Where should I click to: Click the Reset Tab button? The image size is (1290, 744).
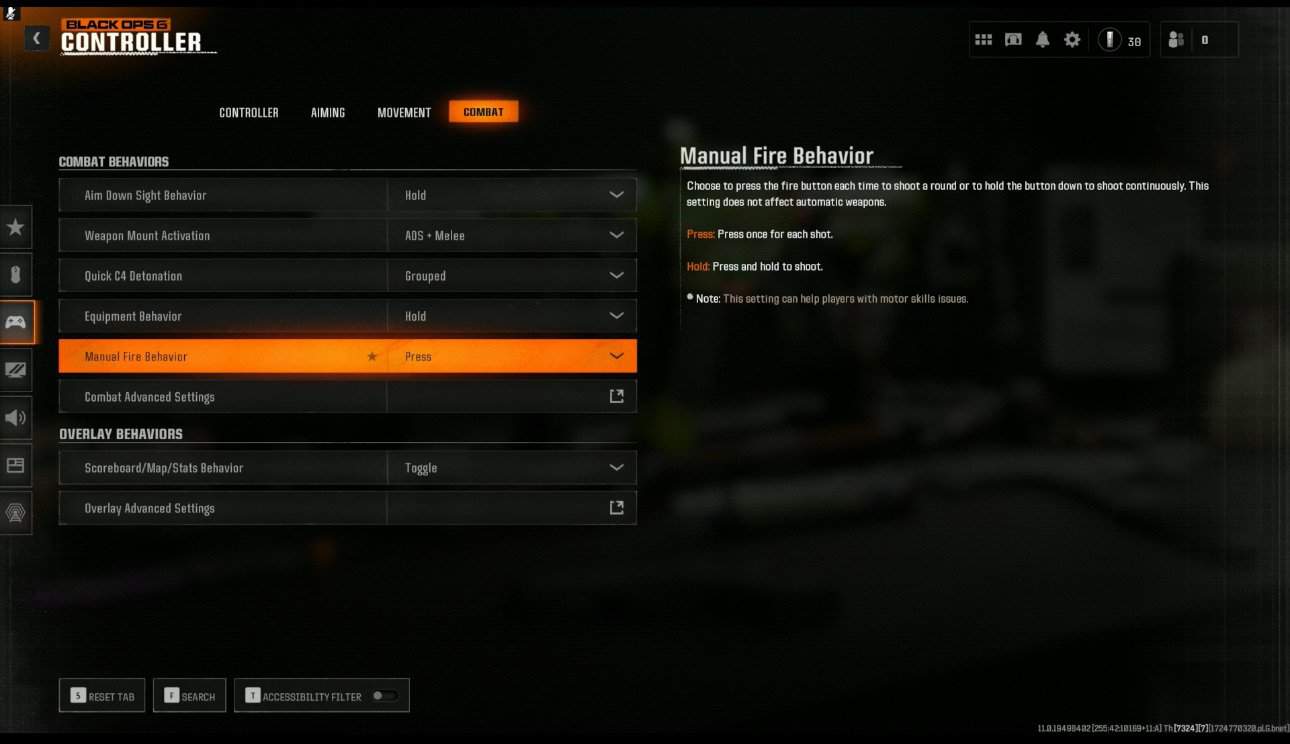point(102,696)
